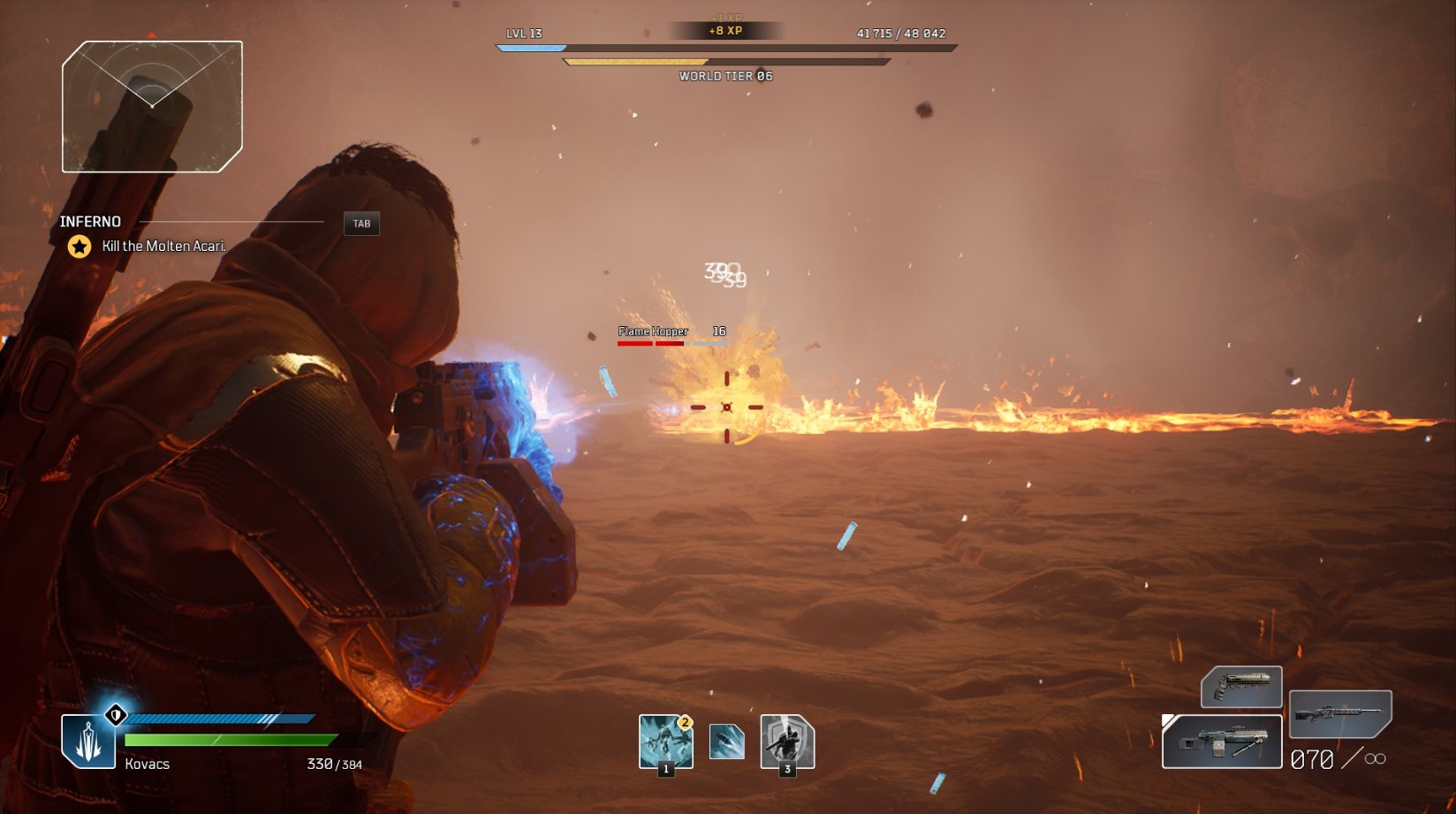Toggle the equipped assault rifle slot

[x=1221, y=741]
